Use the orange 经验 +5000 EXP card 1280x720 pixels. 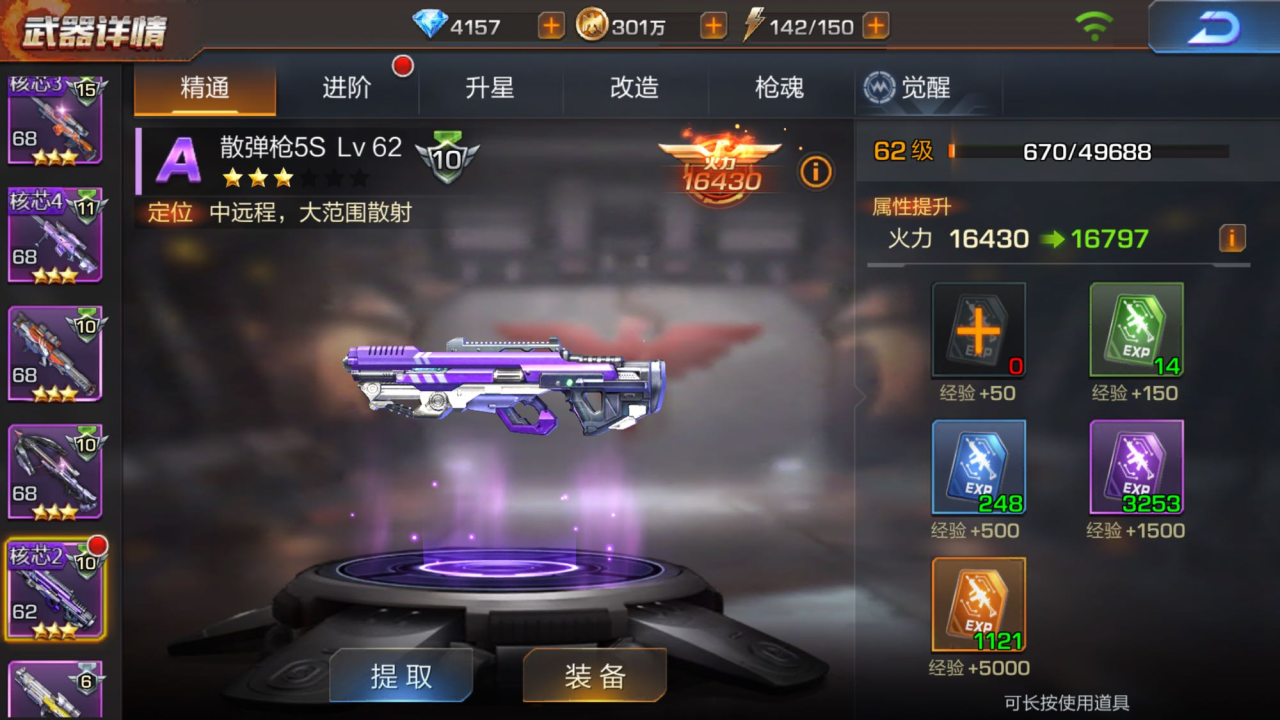(979, 604)
